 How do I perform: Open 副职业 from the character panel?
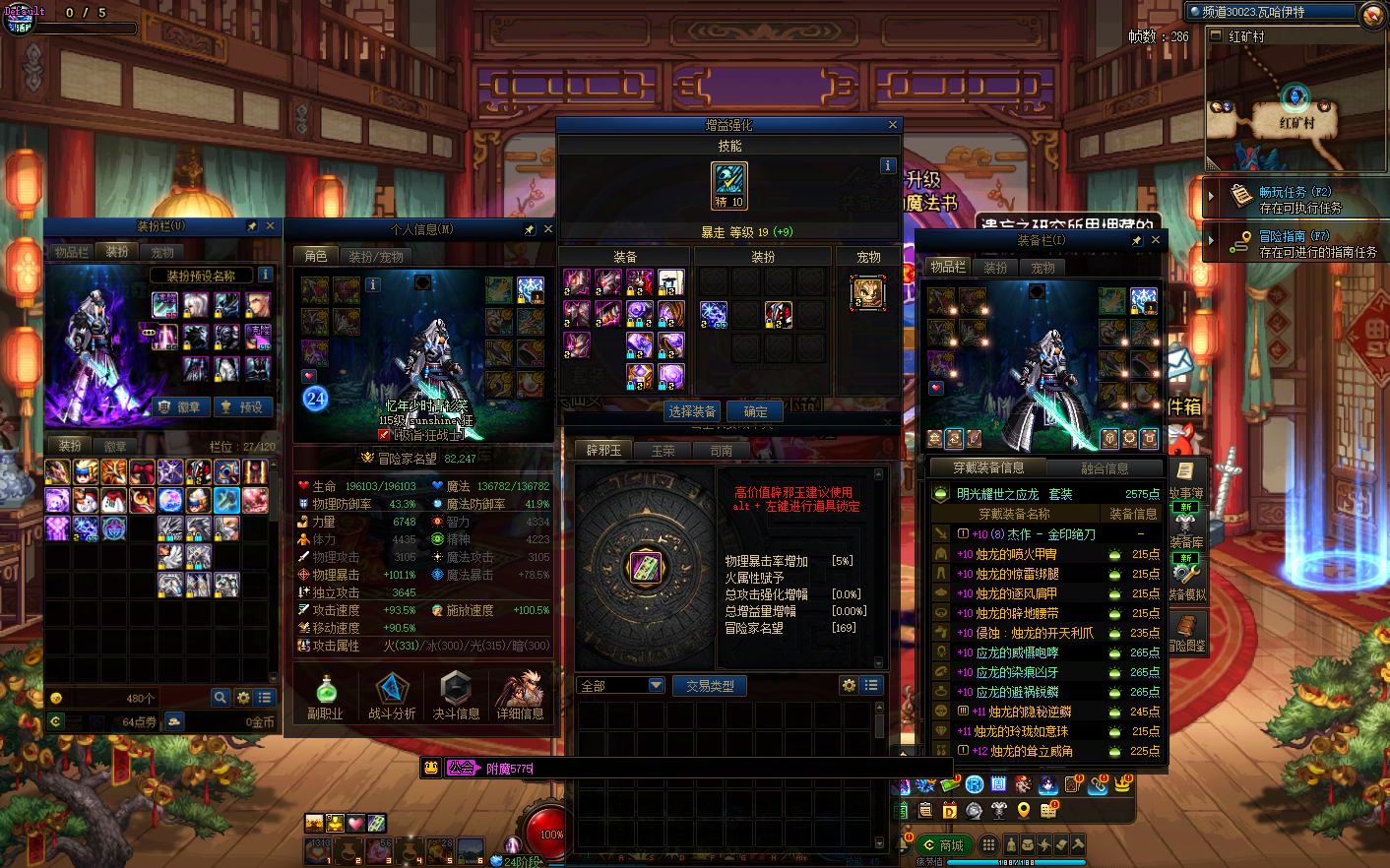coord(325,696)
